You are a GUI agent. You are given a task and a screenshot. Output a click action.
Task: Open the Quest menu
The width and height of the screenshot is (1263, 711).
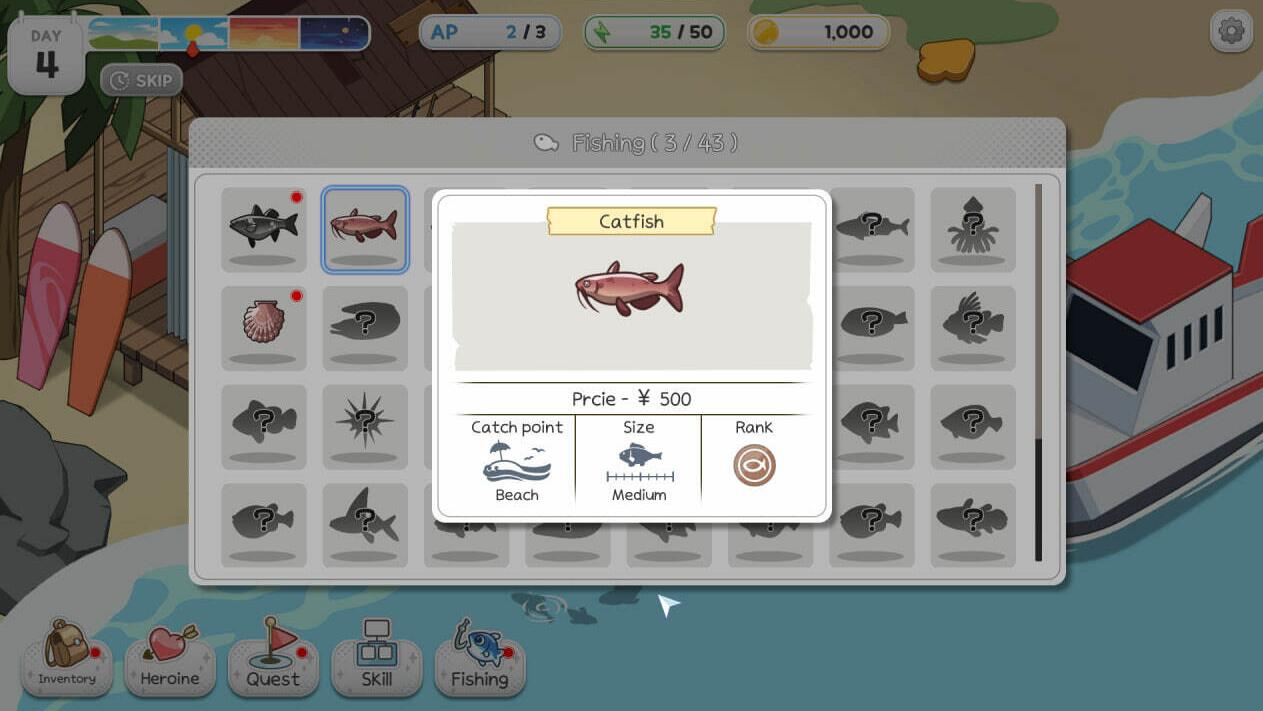[x=272, y=656]
